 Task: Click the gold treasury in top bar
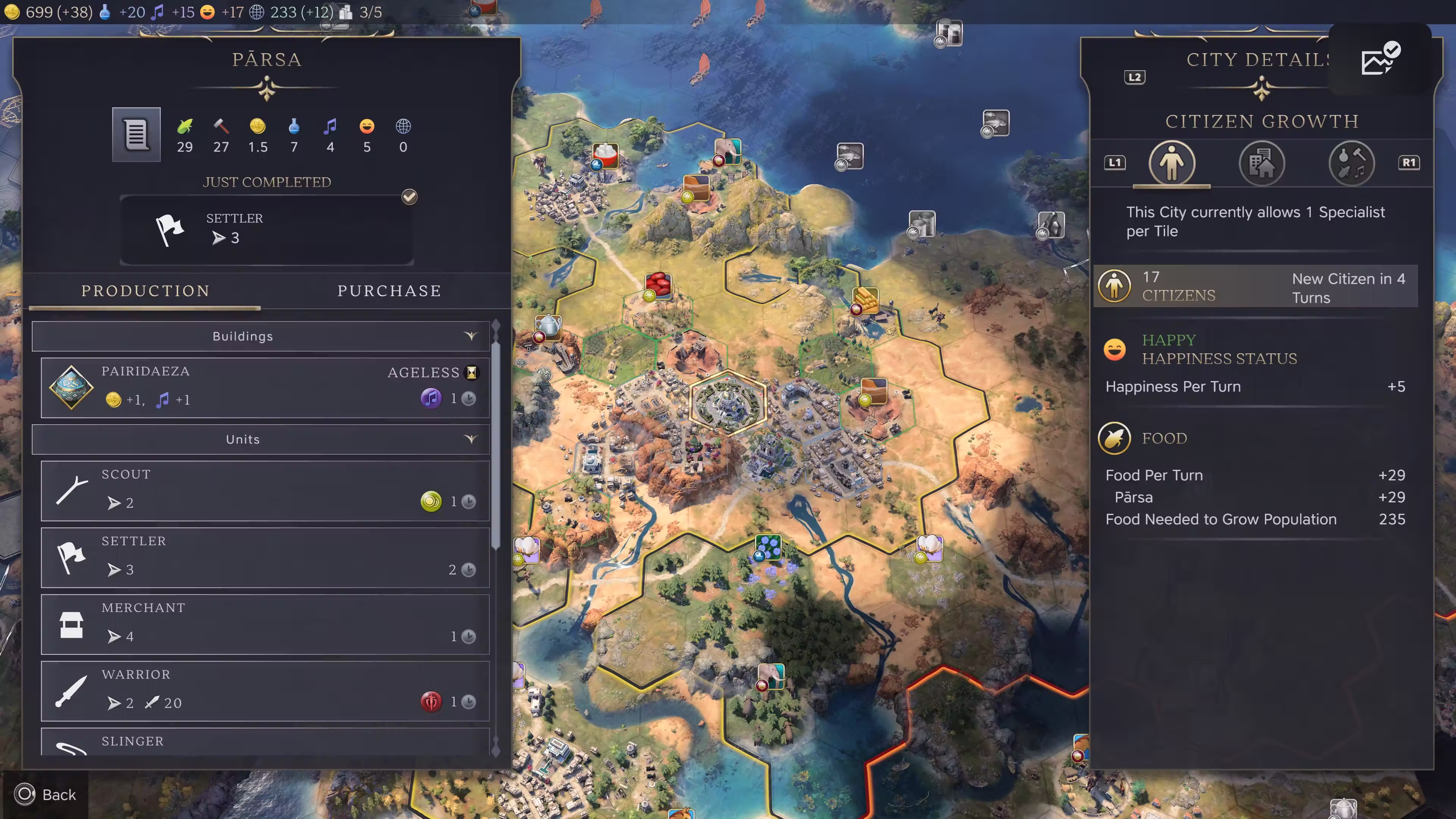(x=48, y=12)
